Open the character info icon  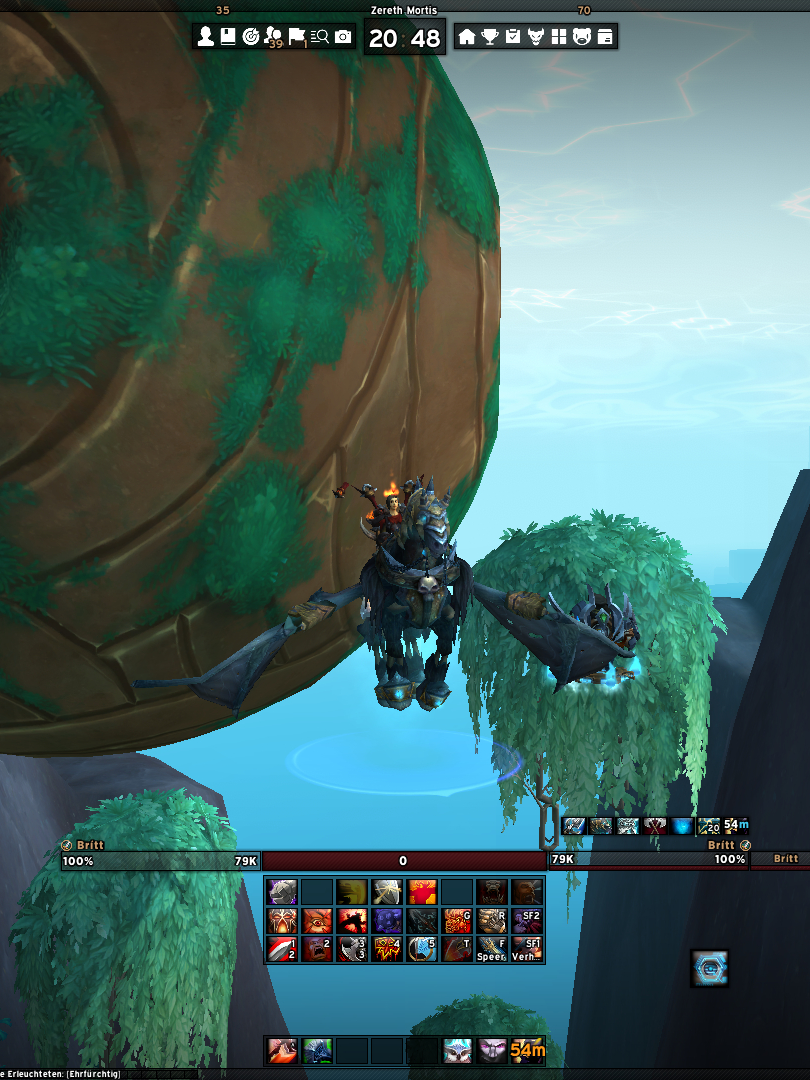(206, 37)
